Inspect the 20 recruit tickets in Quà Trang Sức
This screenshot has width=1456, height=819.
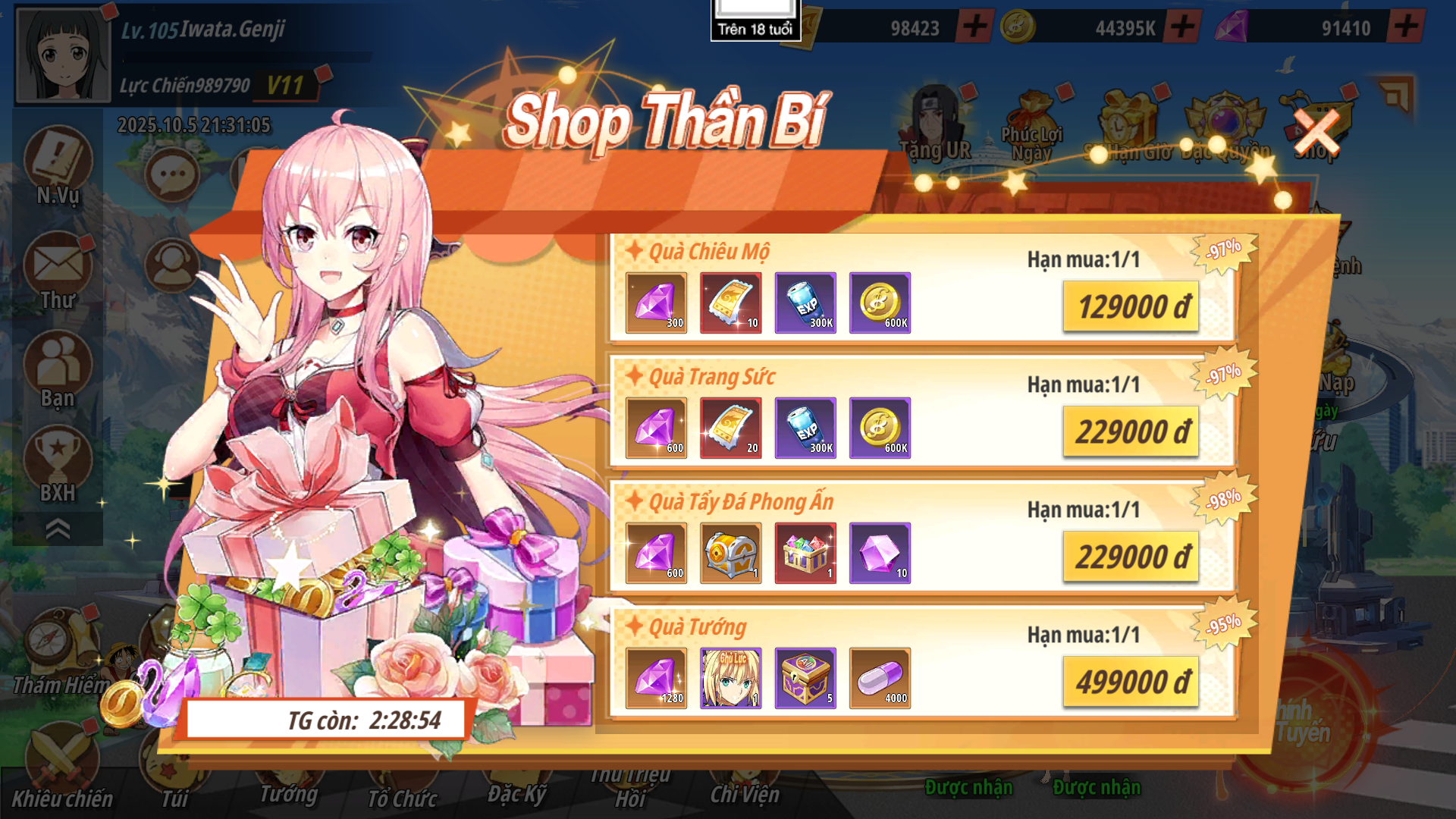pos(730,428)
